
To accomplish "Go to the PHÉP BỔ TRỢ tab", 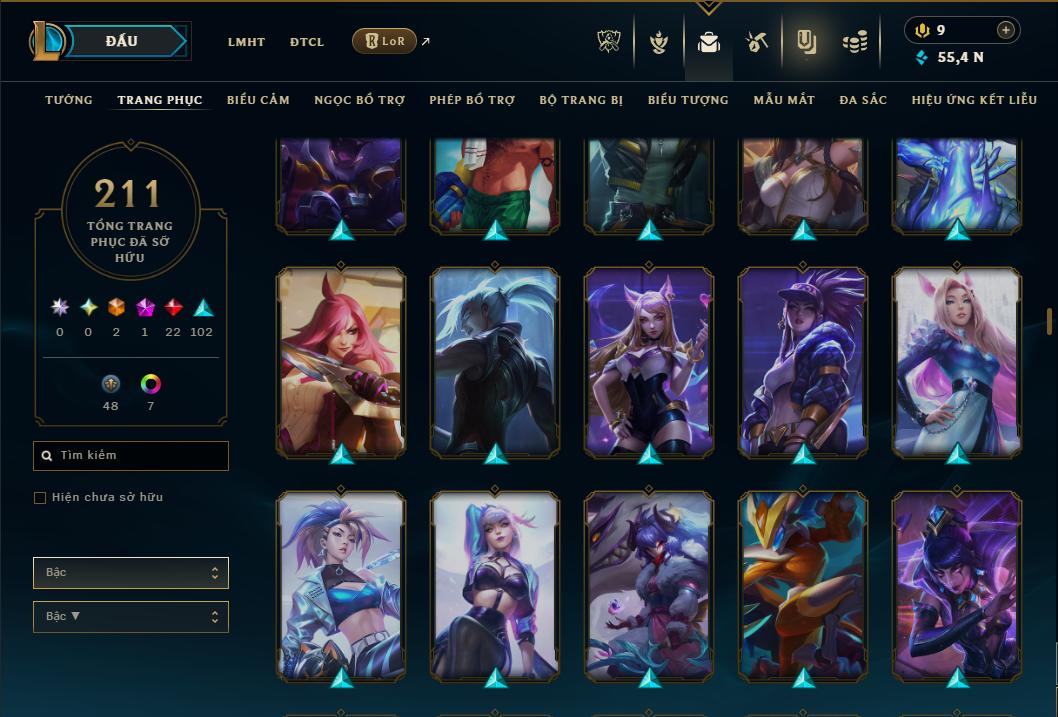I will 472,100.
